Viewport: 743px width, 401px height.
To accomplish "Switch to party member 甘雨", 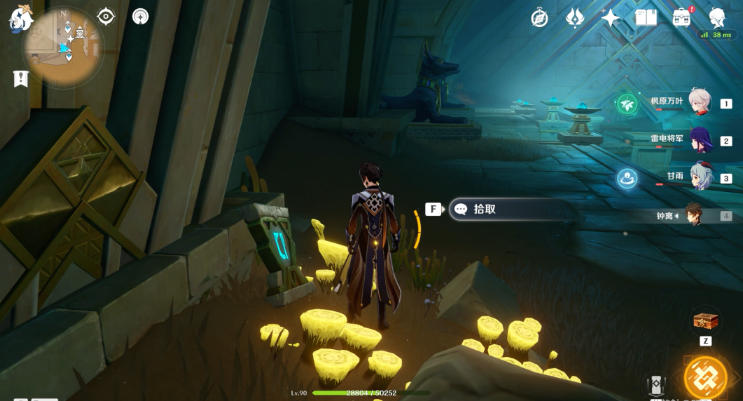I will pos(700,177).
